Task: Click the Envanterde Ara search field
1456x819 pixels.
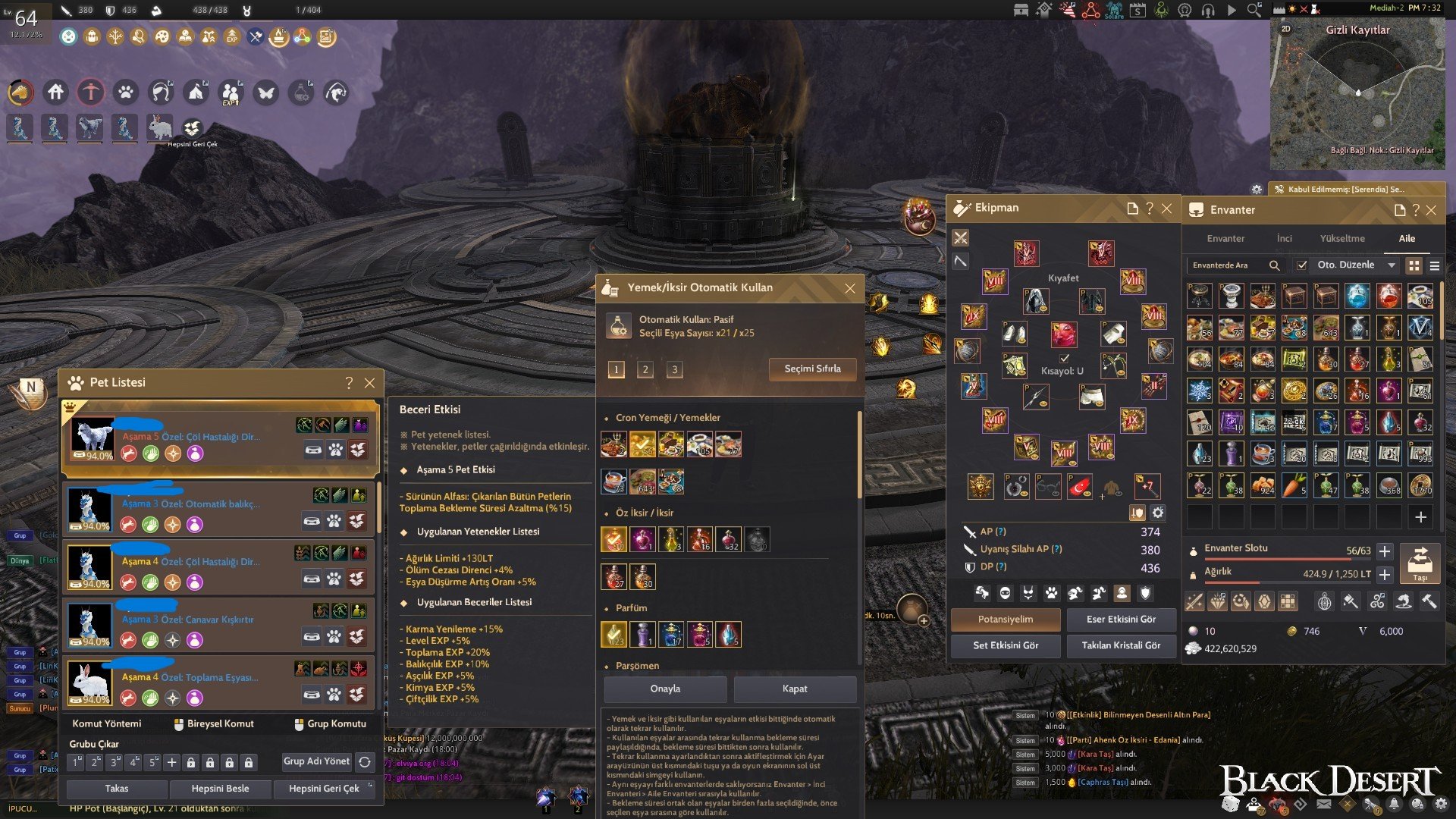Action: tap(1228, 265)
